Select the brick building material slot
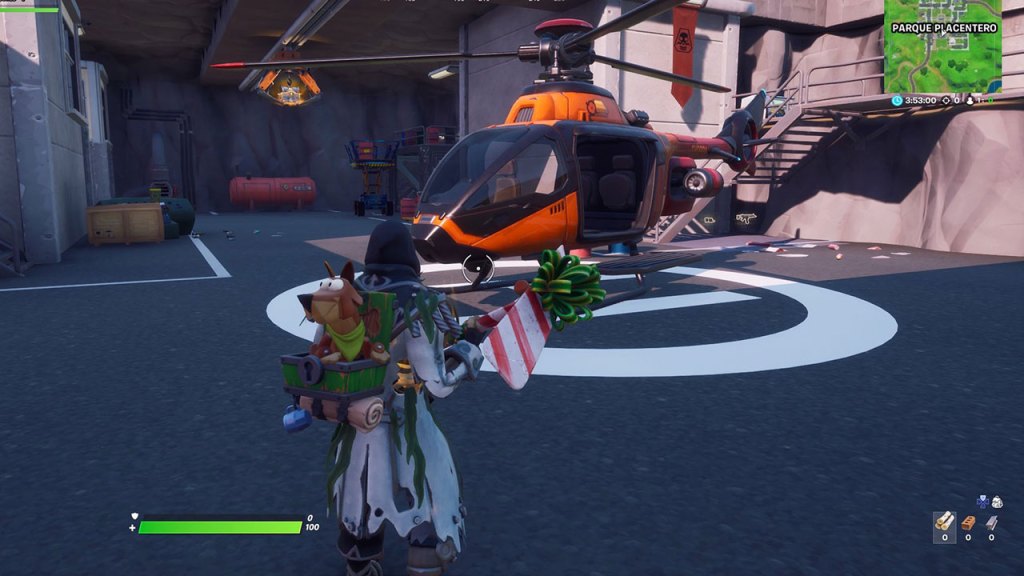The width and height of the screenshot is (1024, 576). pos(968,522)
